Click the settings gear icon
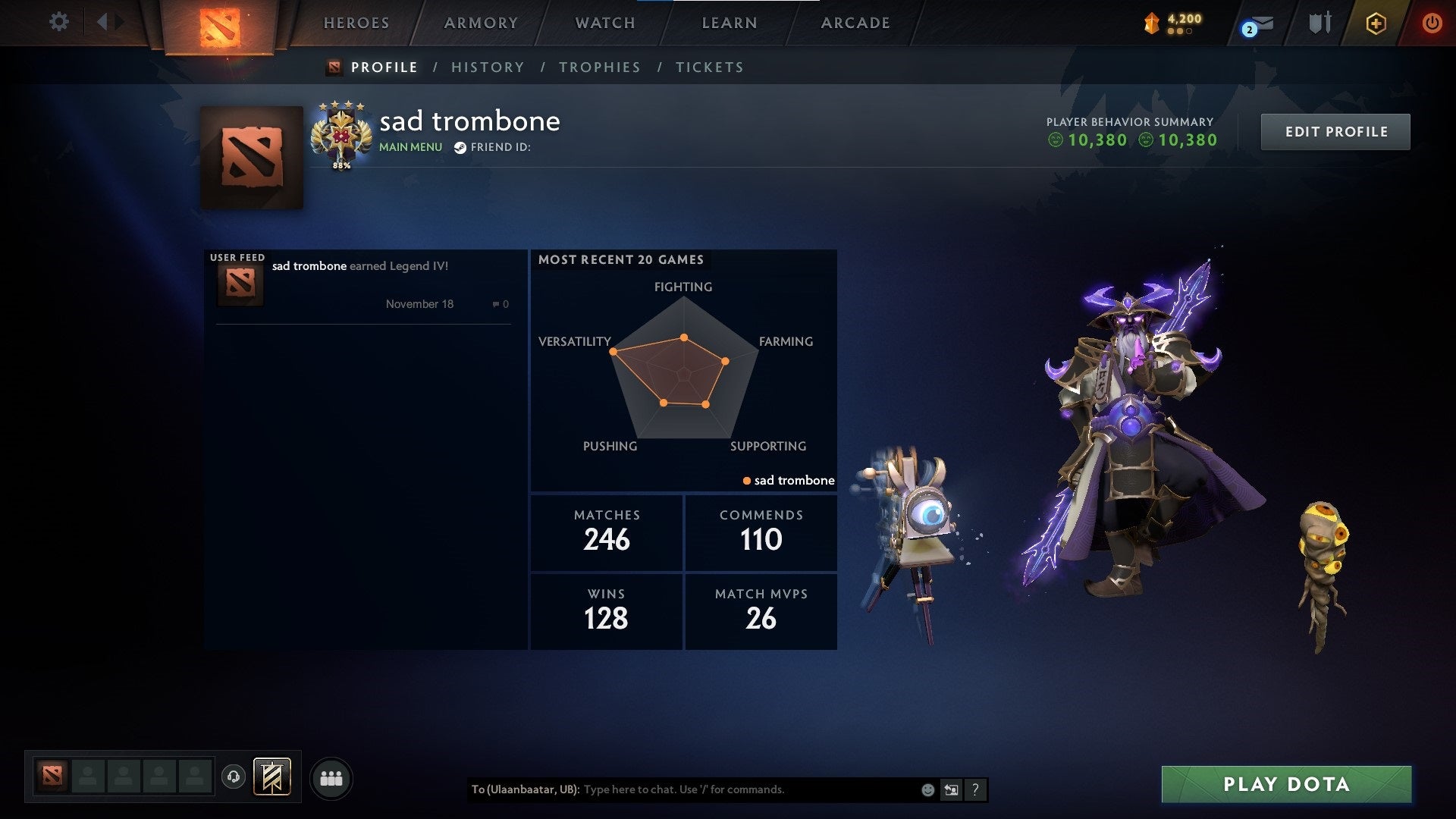1456x819 pixels. (x=59, y=22)
